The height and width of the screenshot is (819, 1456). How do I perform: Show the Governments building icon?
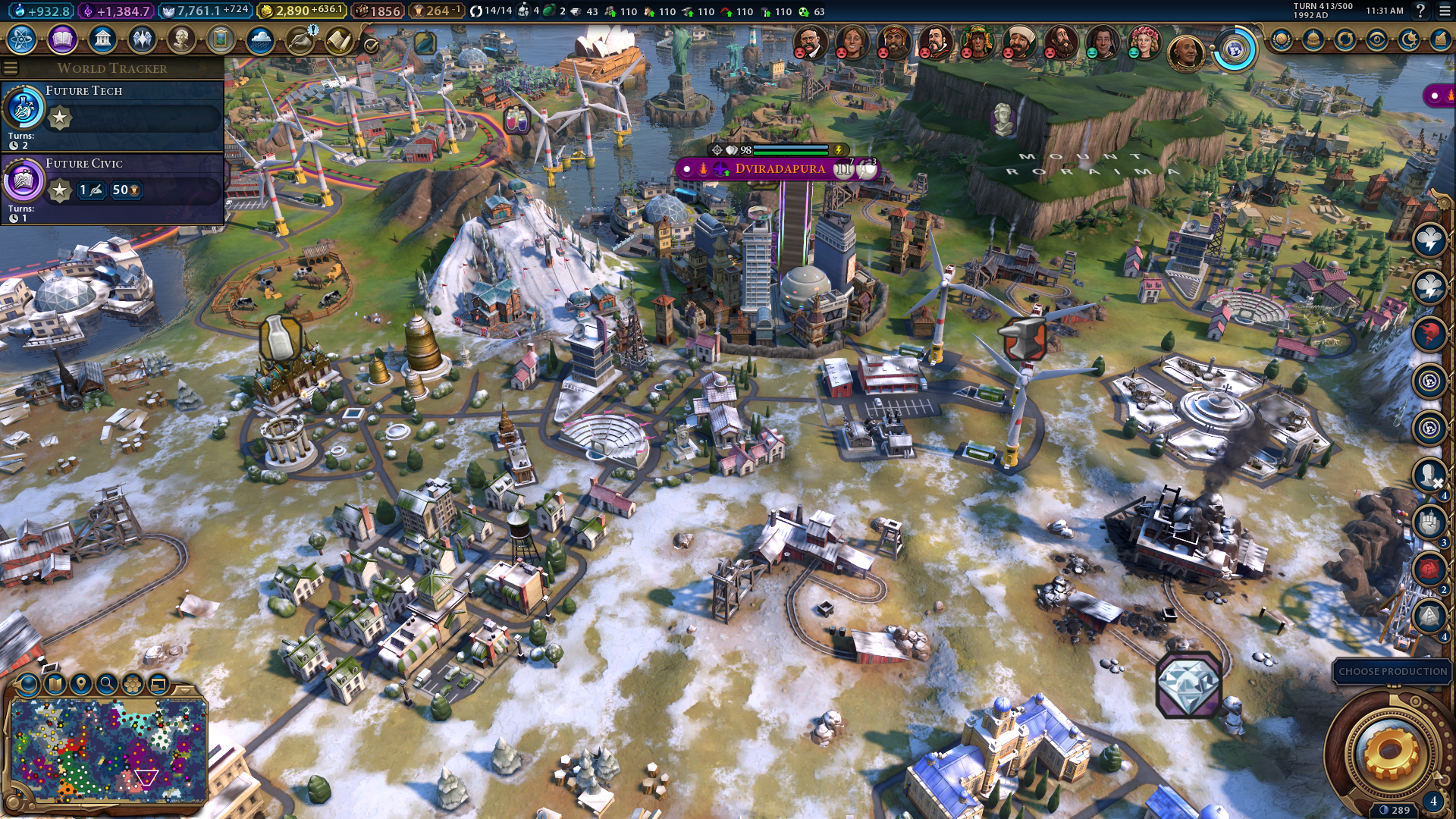pos(102,39)
